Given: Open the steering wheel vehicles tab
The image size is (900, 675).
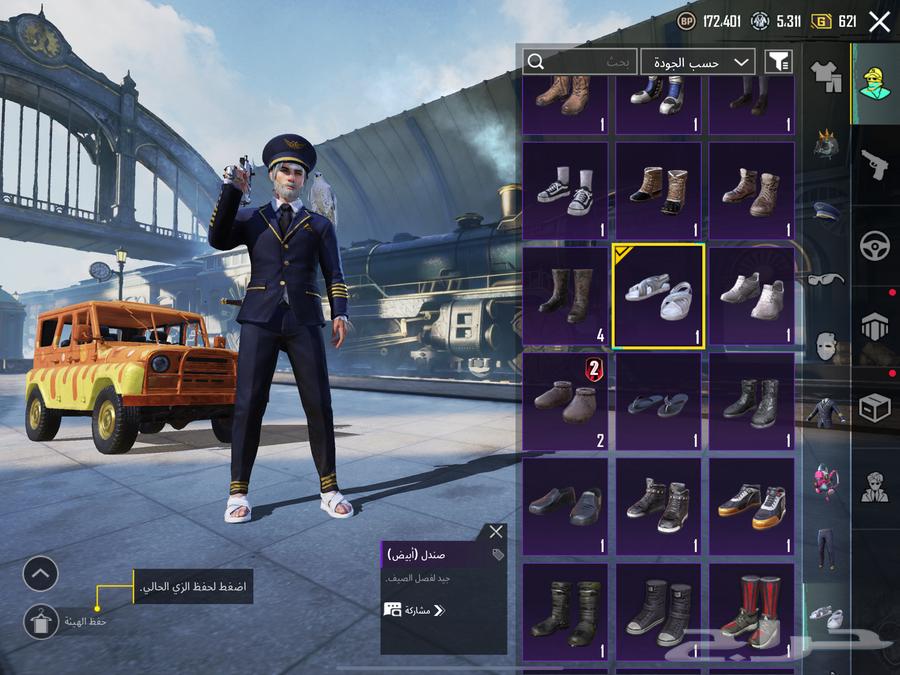Looking at the screenshot, I should click(x=875, y=245).
